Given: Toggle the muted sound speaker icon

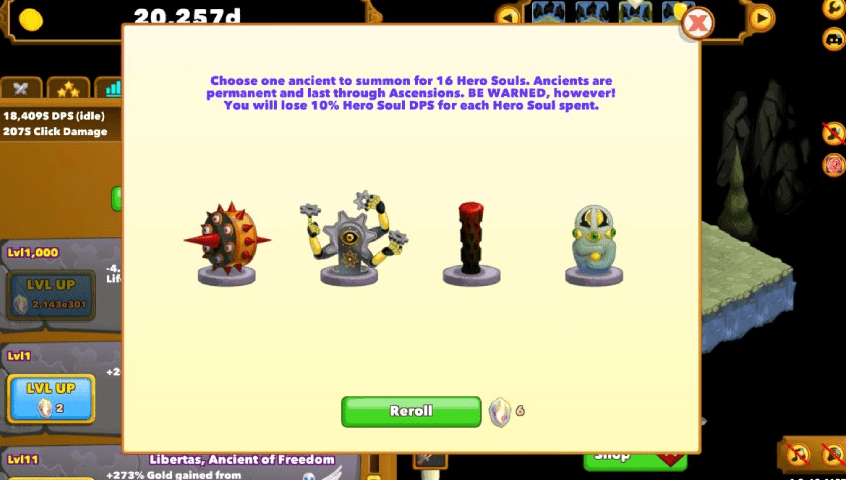Looking at the screenshot, I should point(832,456).
